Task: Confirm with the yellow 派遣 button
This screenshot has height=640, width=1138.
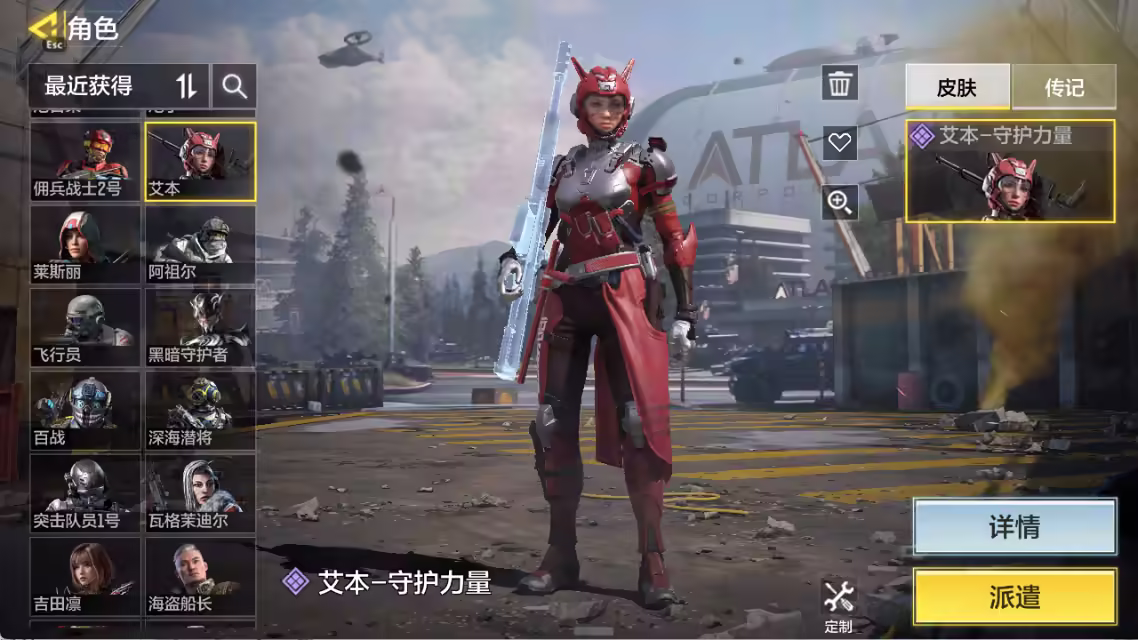Action: [x=1014, y=597]
